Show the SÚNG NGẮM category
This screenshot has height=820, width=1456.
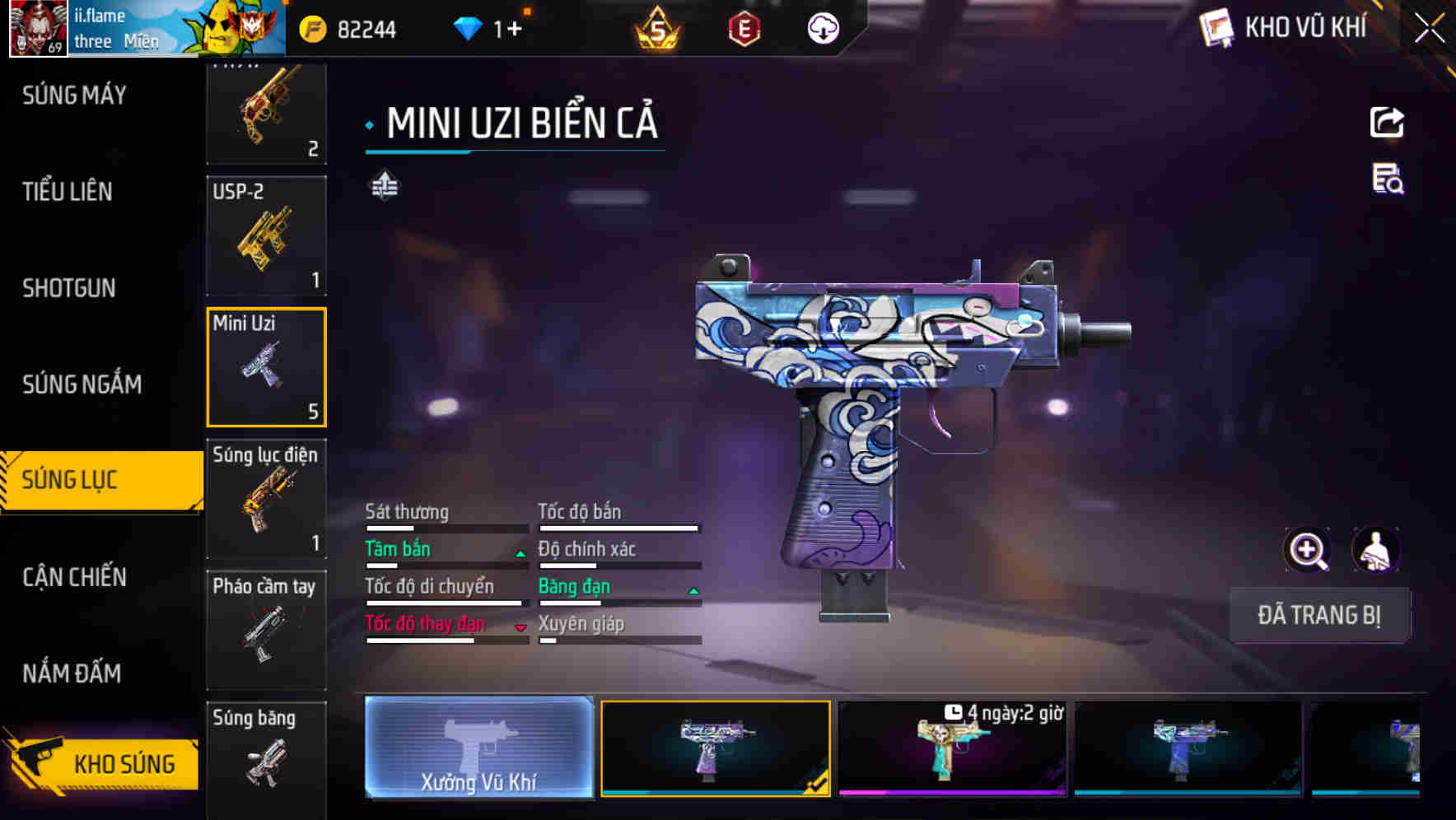(x=82, y=384)
